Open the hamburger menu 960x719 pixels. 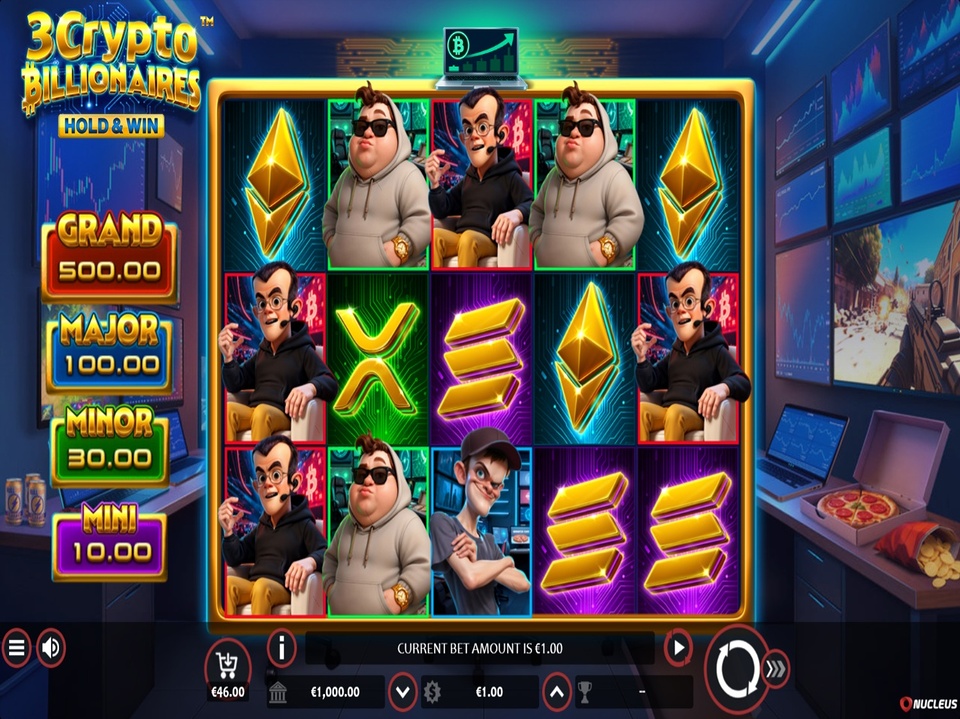[16, 649]
